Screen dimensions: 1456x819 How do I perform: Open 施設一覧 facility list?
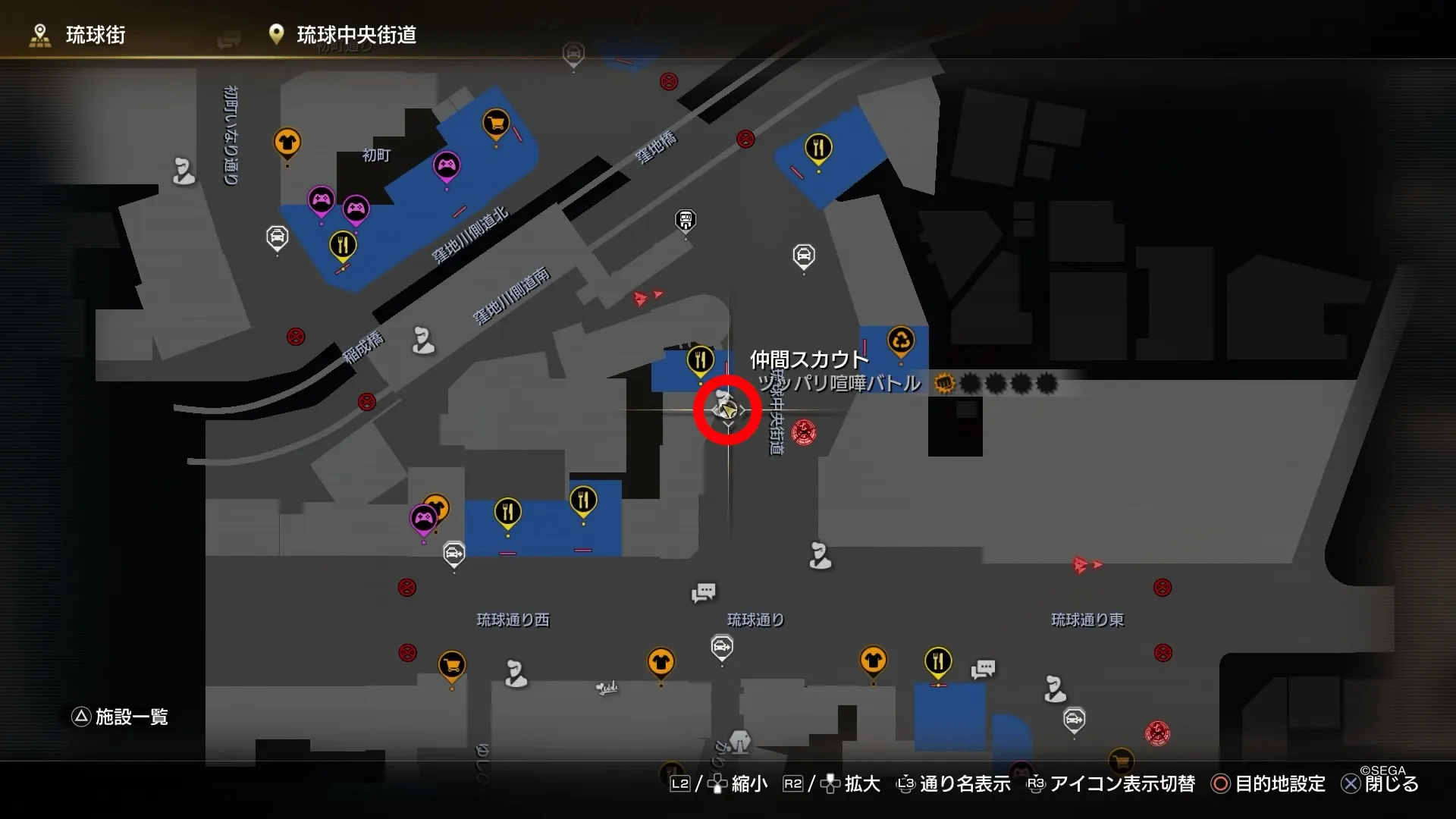(x=121, y=717)
